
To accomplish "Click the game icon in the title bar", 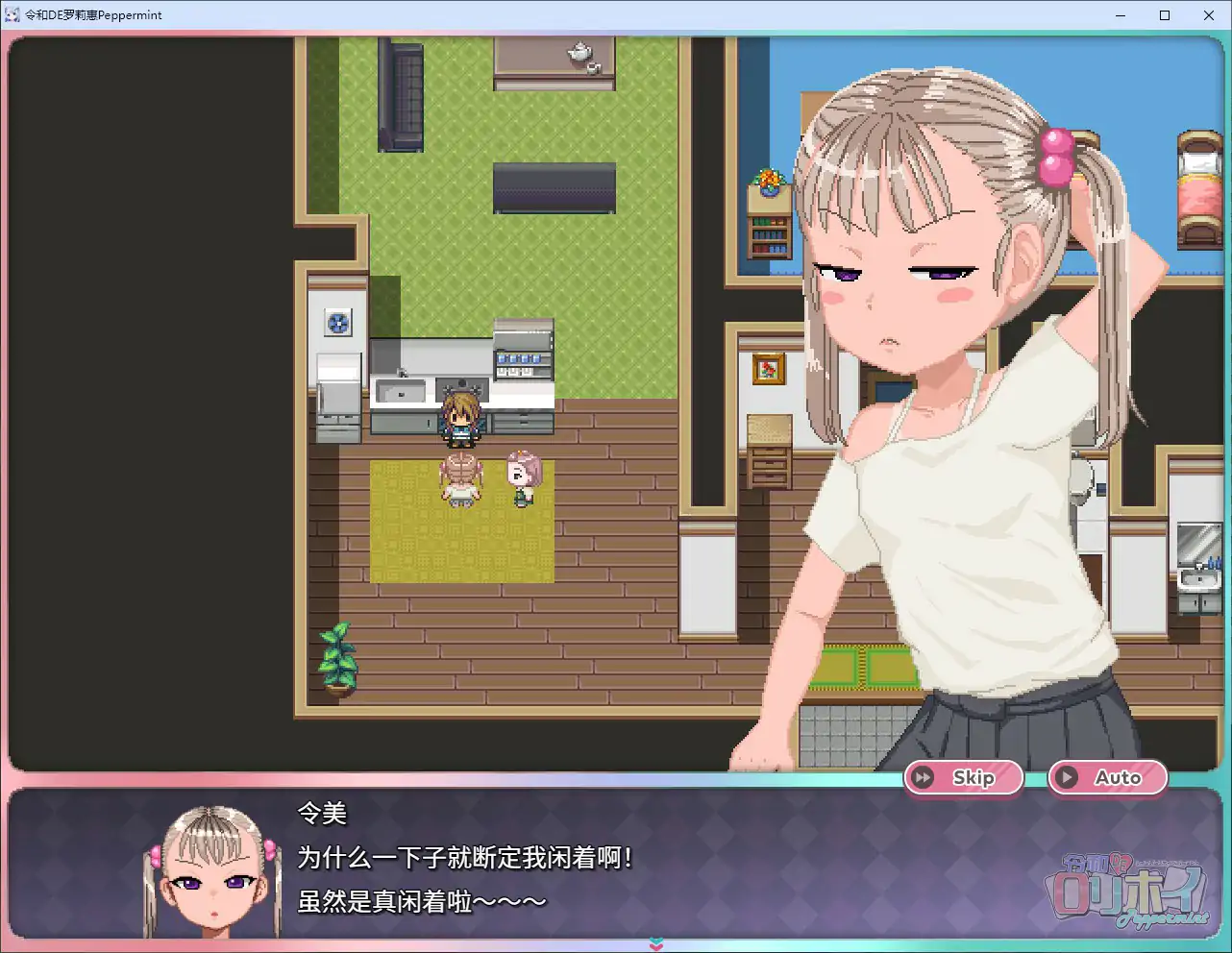I will click(x=12, y=14).
